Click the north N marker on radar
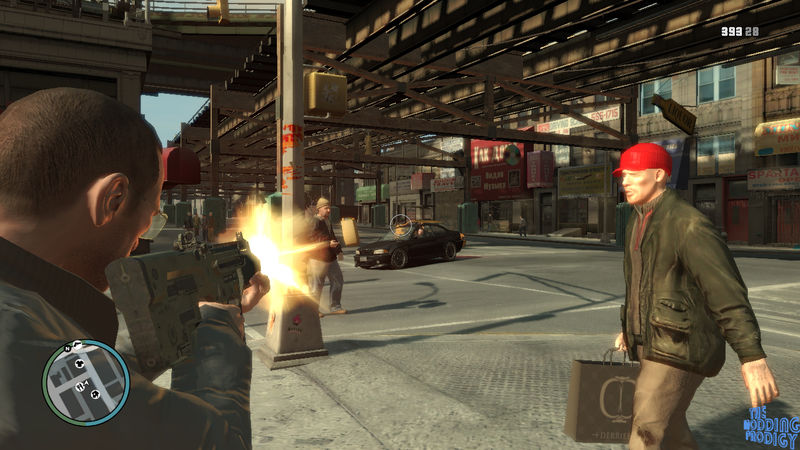This screenshot has height=450, width=800. (x=67, y=349)
